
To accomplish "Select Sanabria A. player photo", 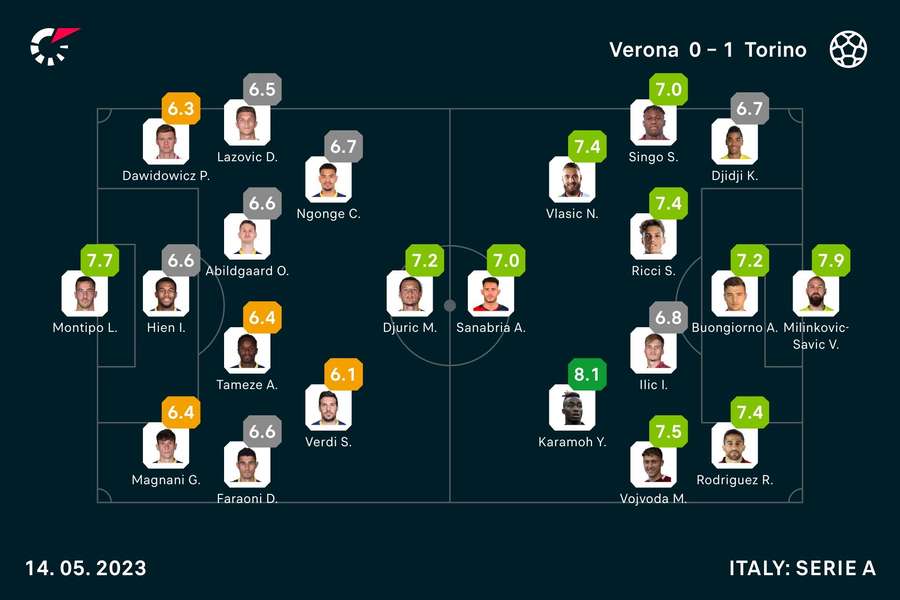I will tap(491, 293).
